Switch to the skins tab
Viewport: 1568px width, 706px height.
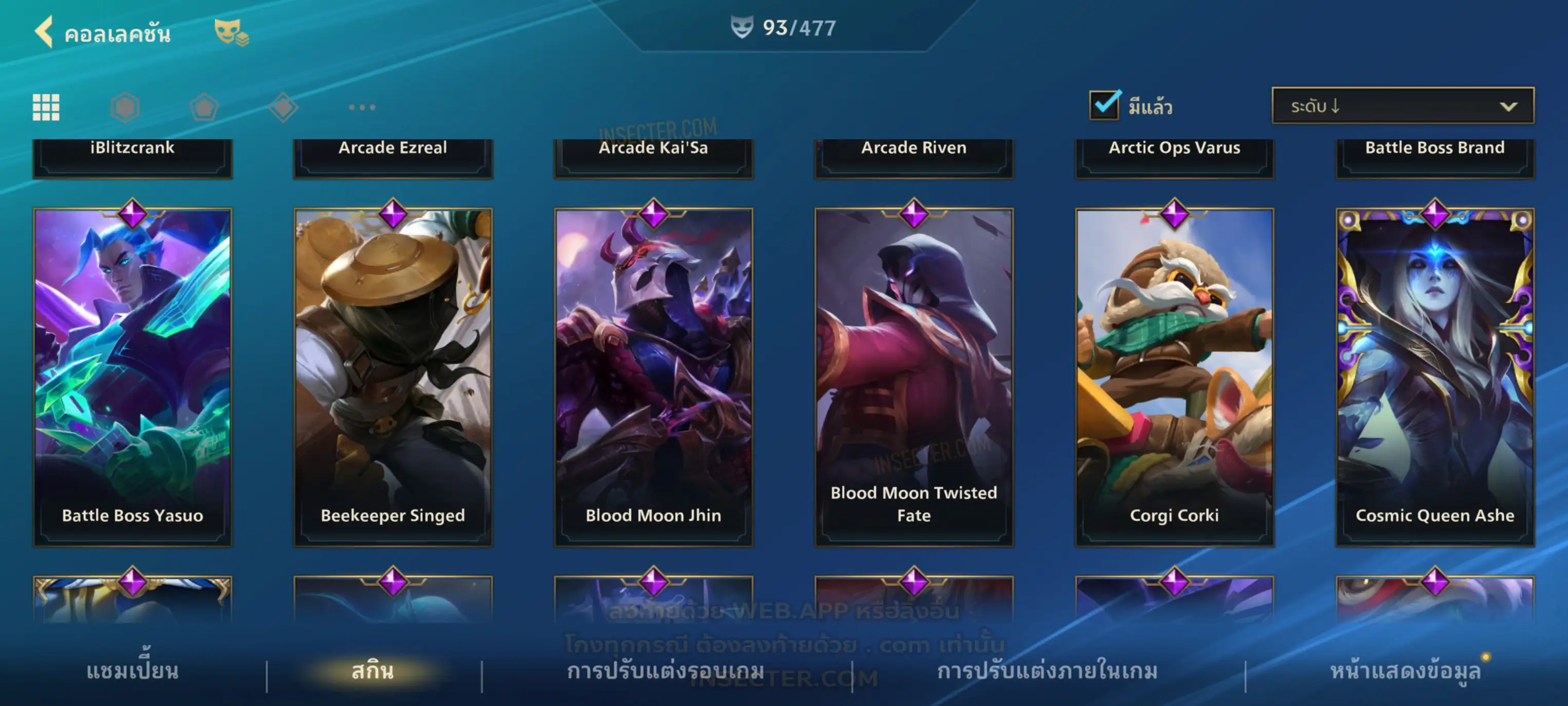pos(373,671)
